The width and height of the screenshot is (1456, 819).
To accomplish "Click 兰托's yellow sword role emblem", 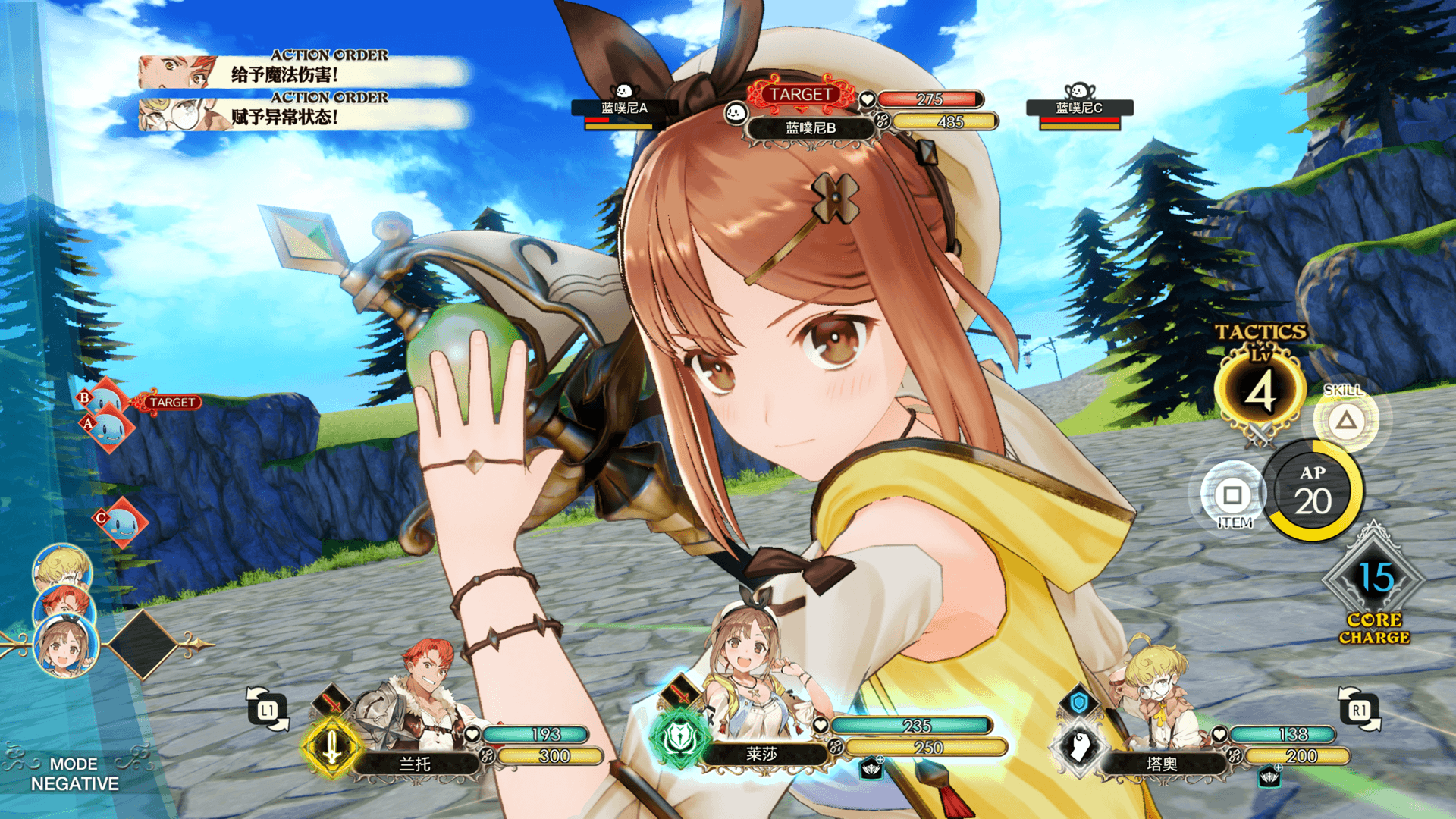I will pos(331,748).
